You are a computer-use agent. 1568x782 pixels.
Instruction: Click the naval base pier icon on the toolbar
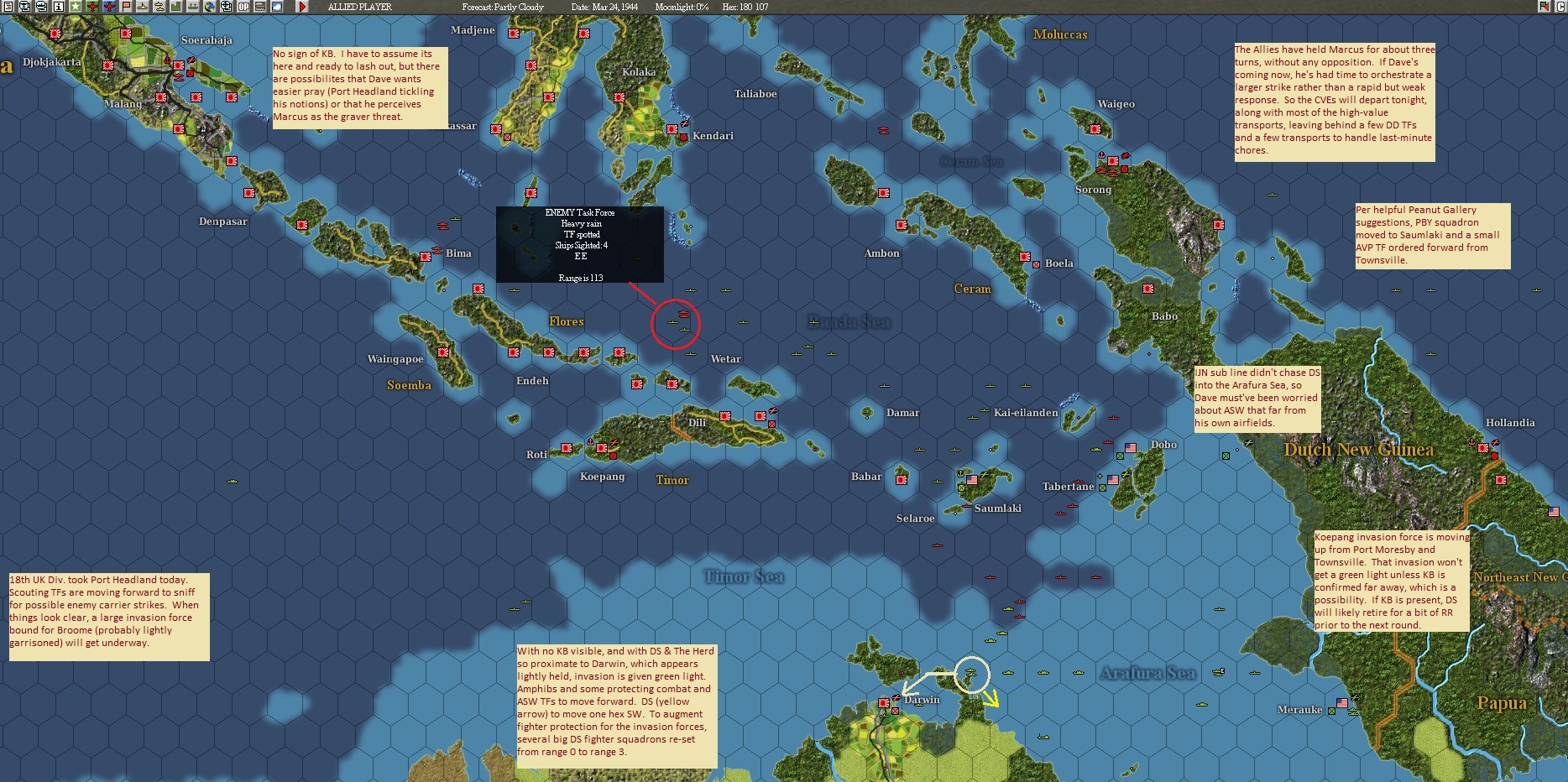pos(193,8)
